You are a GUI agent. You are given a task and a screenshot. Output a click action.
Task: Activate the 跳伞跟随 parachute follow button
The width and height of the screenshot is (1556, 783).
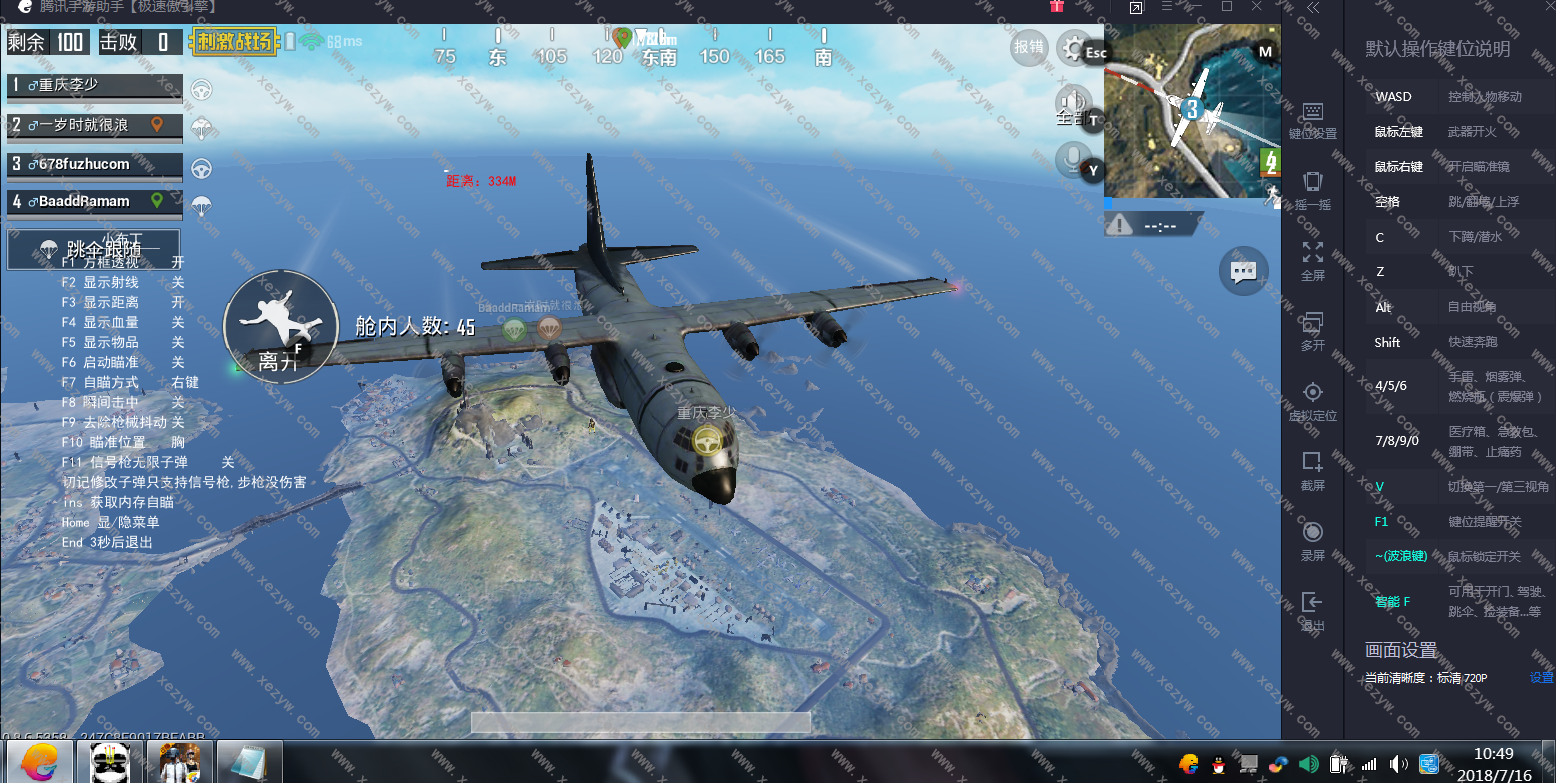(94, 248)
